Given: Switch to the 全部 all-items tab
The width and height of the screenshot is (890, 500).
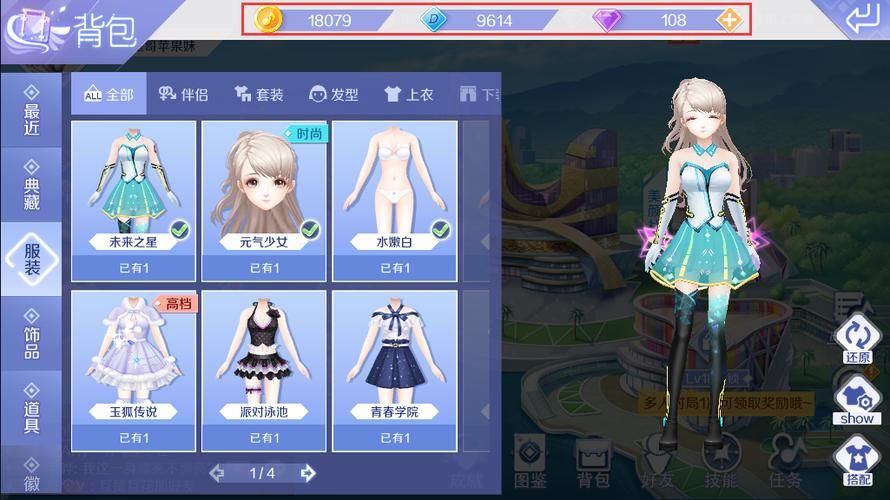Looking at the screenshot, I should pos(109,94).
